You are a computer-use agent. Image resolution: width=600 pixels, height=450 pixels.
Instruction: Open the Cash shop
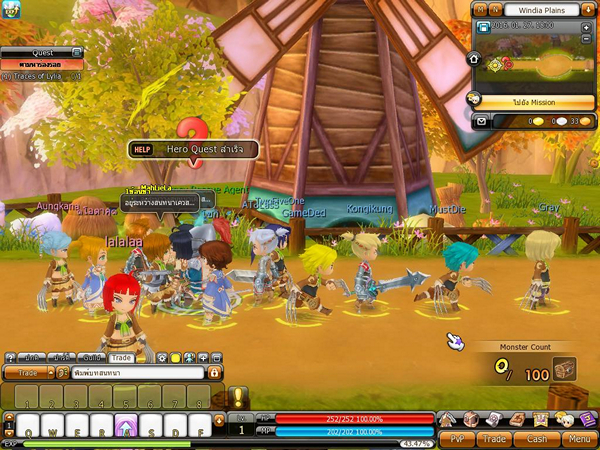[x=536, y=438]
